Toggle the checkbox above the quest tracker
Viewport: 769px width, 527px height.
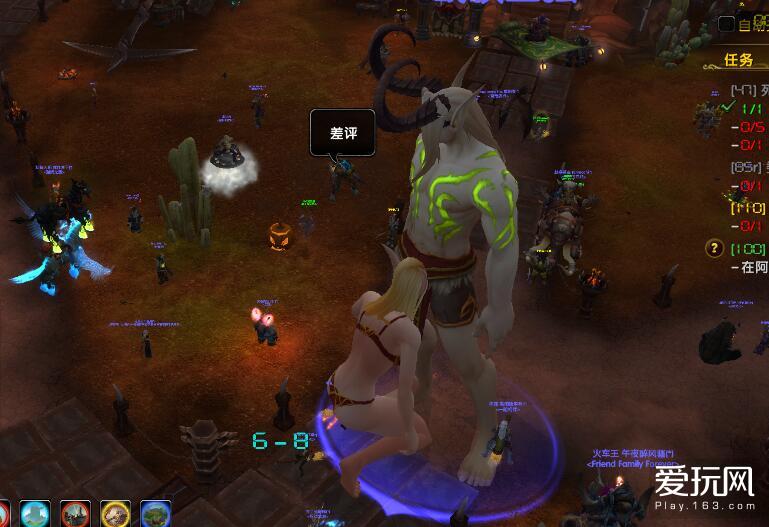(727, 23)
